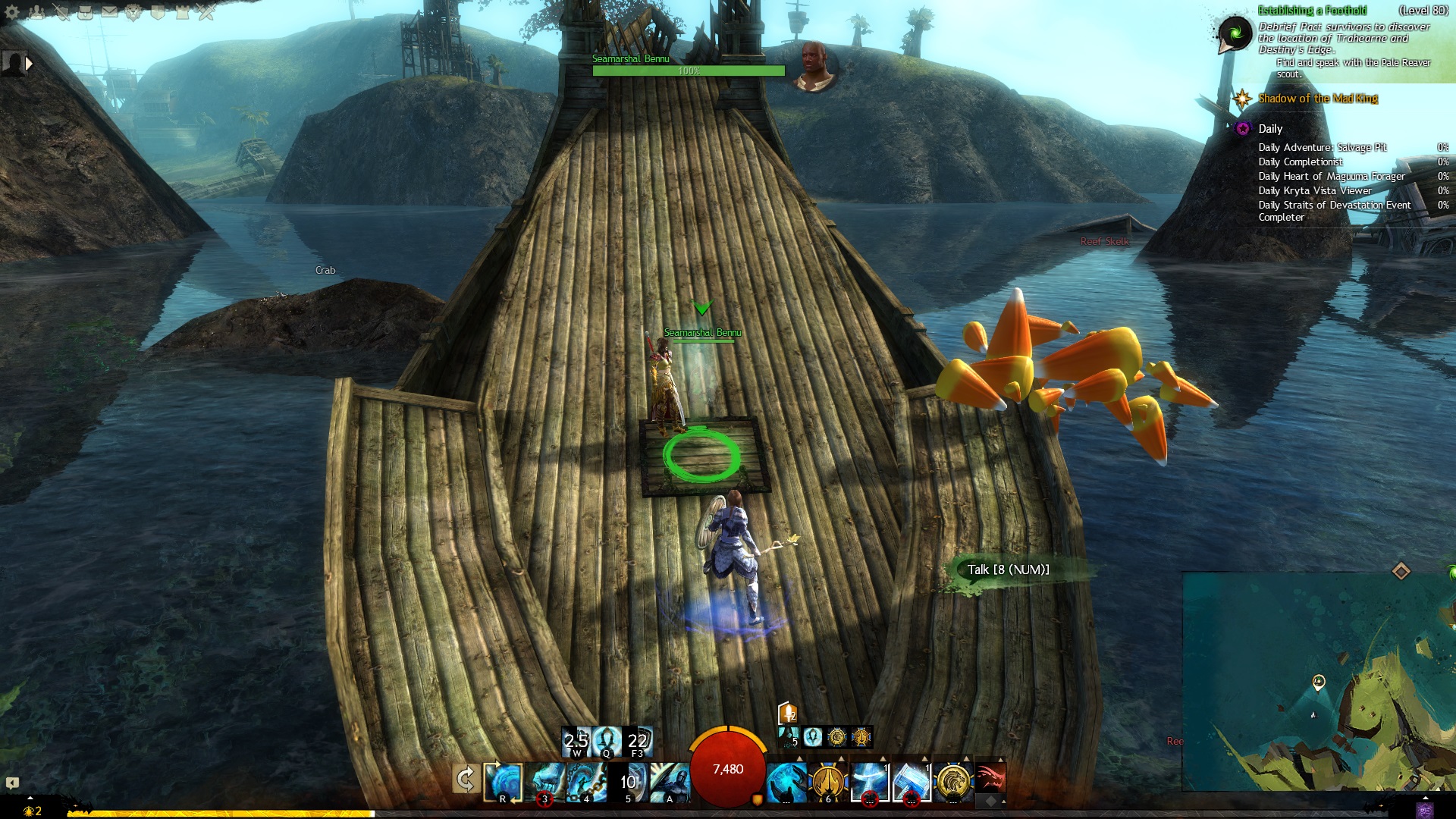The width and height of the screenshot is (1456, 819).
Task: Select the Shadow of the Mad King objective
Action: click(x=1317, y=99)
